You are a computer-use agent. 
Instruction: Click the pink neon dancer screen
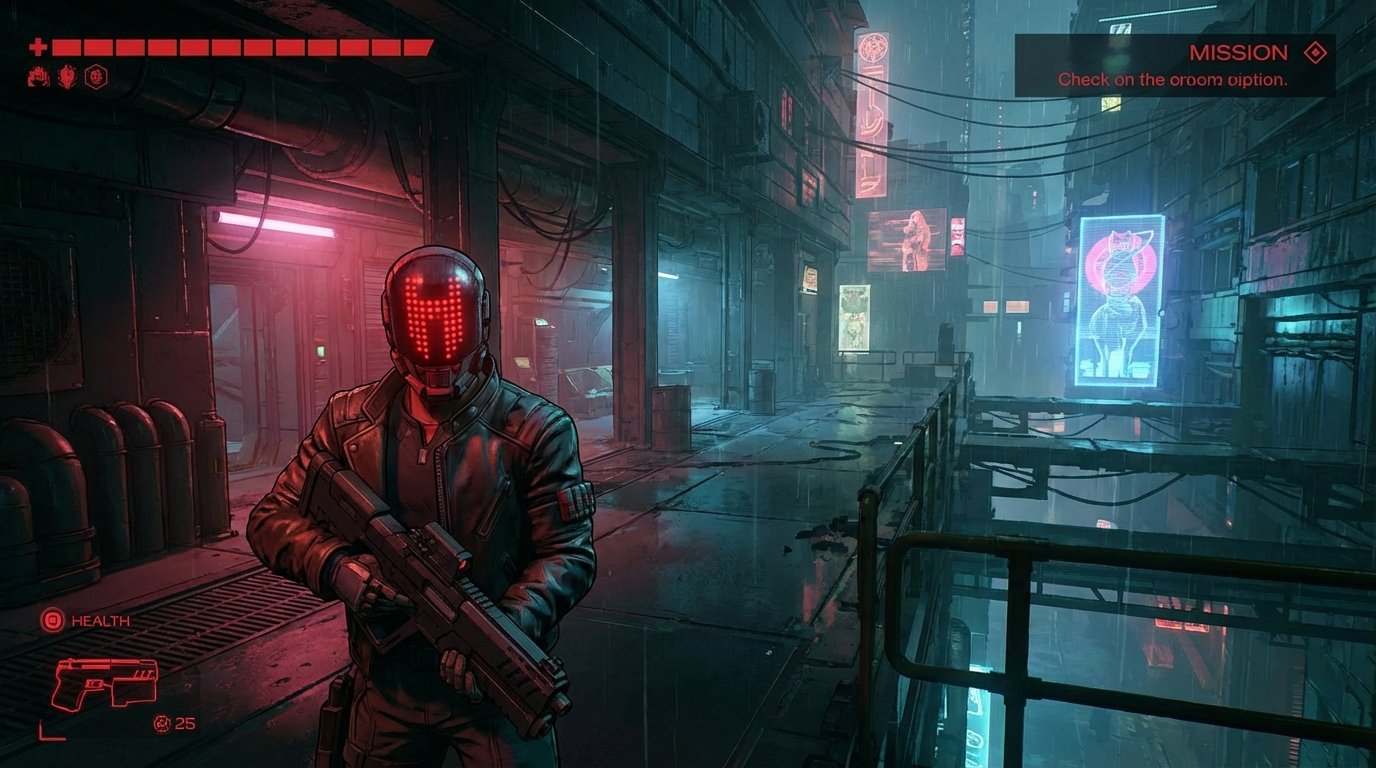point(909,239)
